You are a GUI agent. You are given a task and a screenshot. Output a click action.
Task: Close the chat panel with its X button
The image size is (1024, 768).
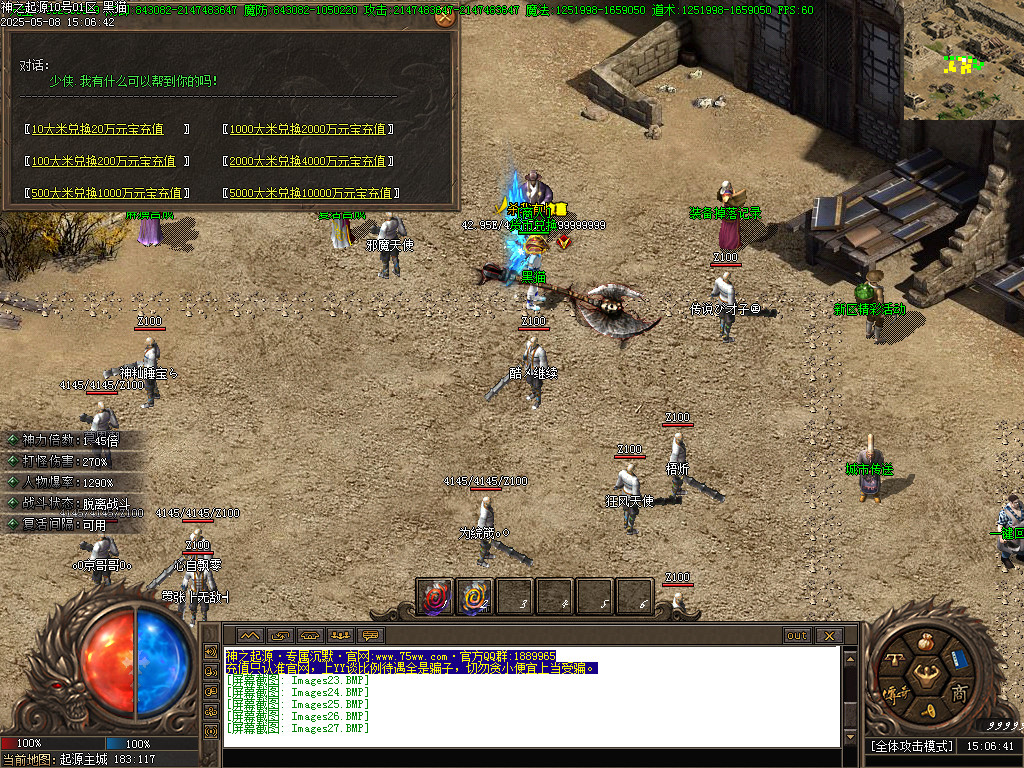[828, 636]
